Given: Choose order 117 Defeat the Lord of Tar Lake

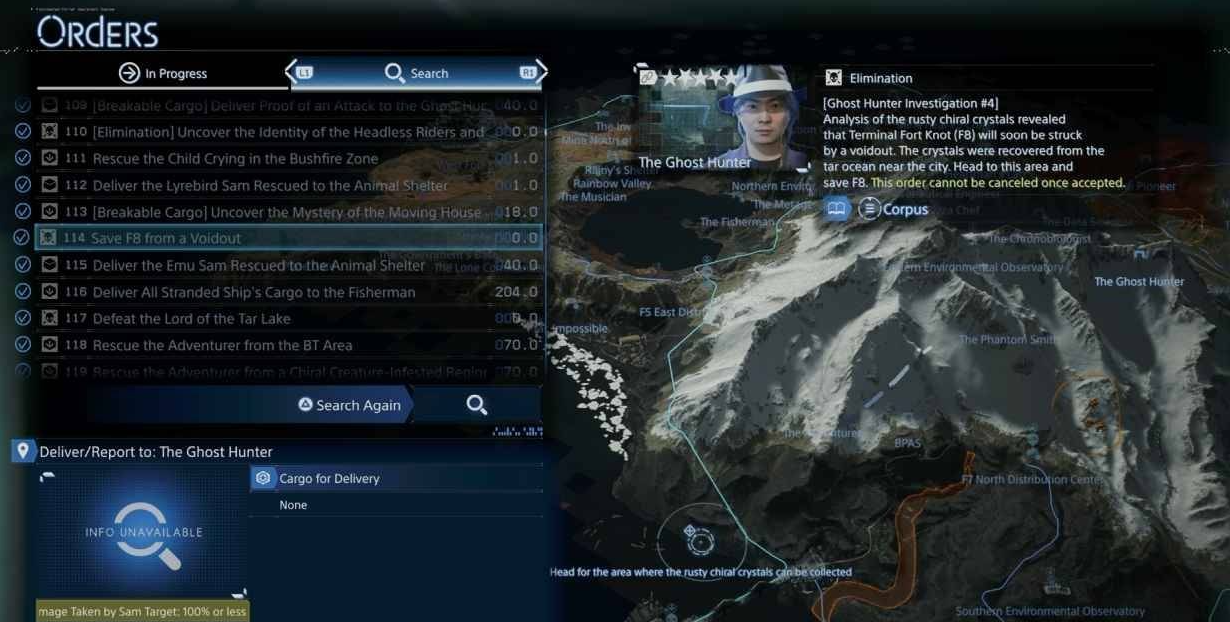Looking at the screenshot, I should (191, 318).
